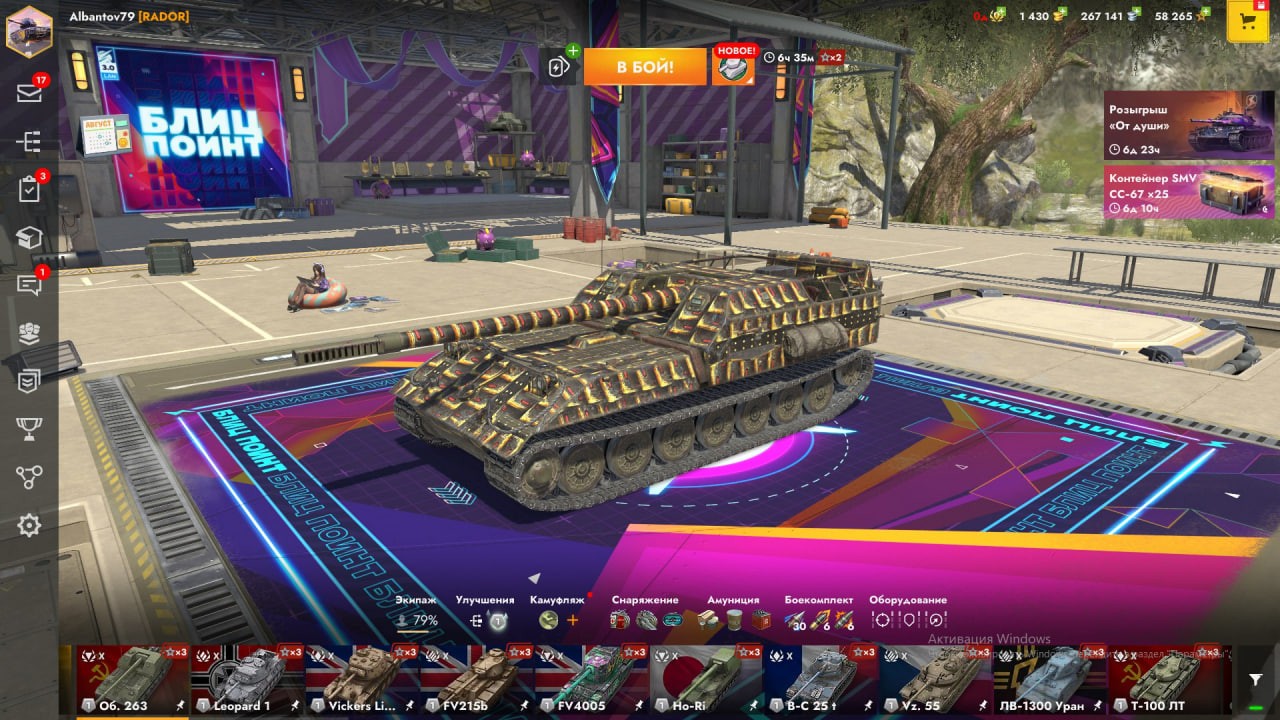Open the Контейнер SMV CC-67 offer

[x=1188, y=192]
